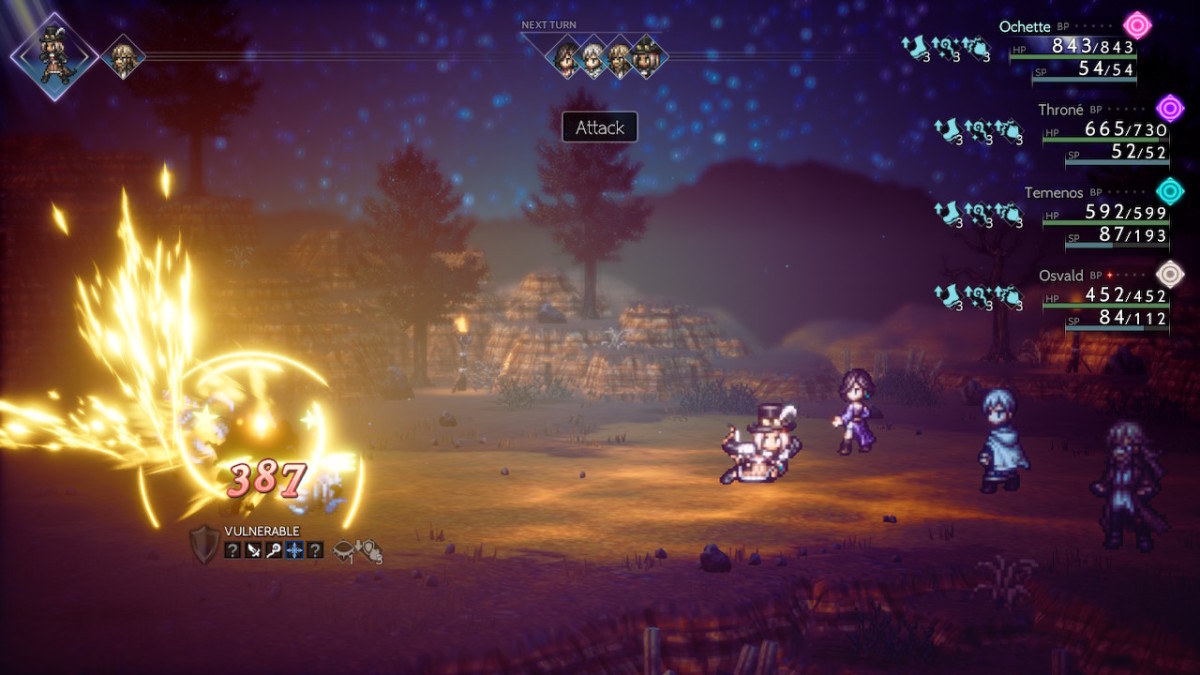Image resolution: width=1200 pixels, height=675 pixels.
Task: Choose Throné in the party status panel
Action: (x=1060, y=110)
